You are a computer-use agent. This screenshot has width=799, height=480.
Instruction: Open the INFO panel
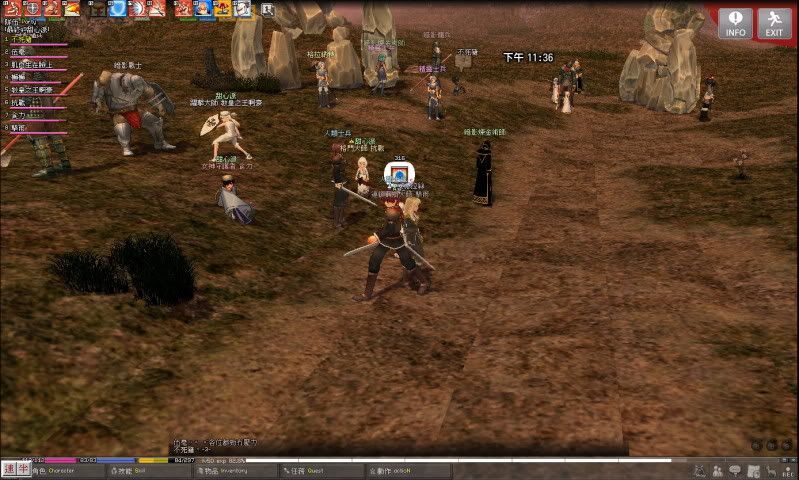[x=735, y=23]
